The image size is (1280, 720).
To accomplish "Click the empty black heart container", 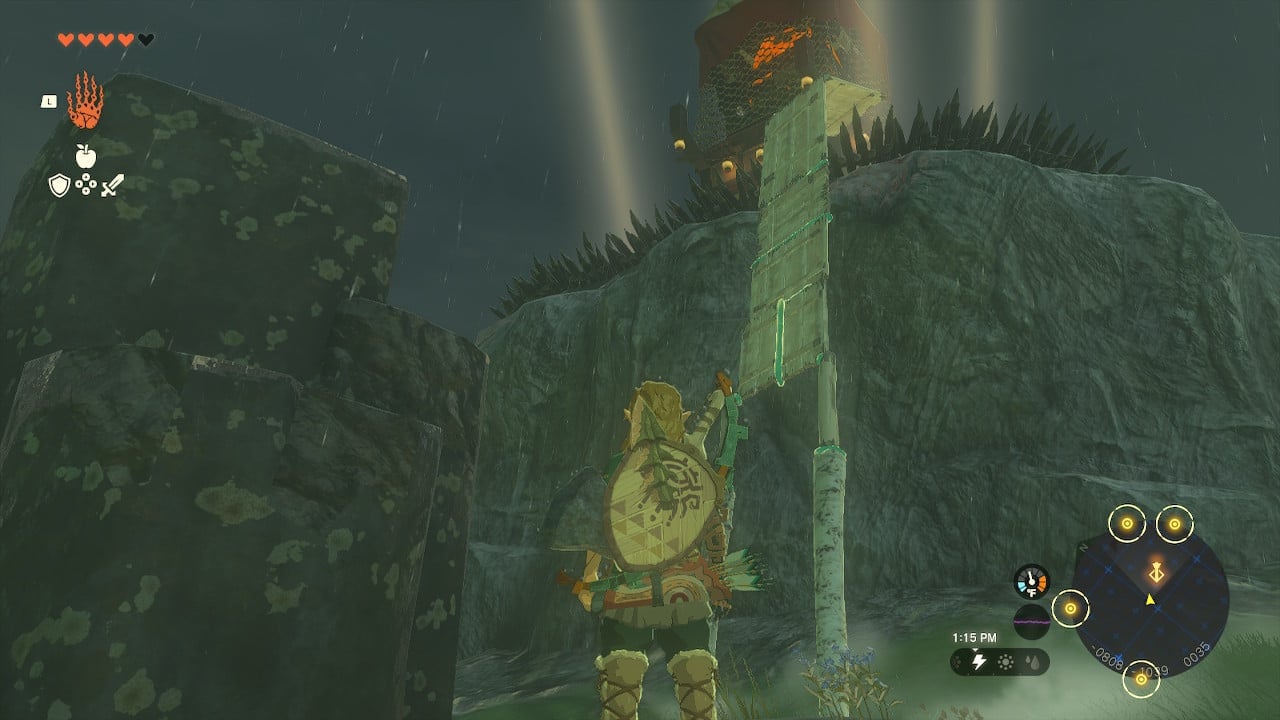I will point(145,39).
